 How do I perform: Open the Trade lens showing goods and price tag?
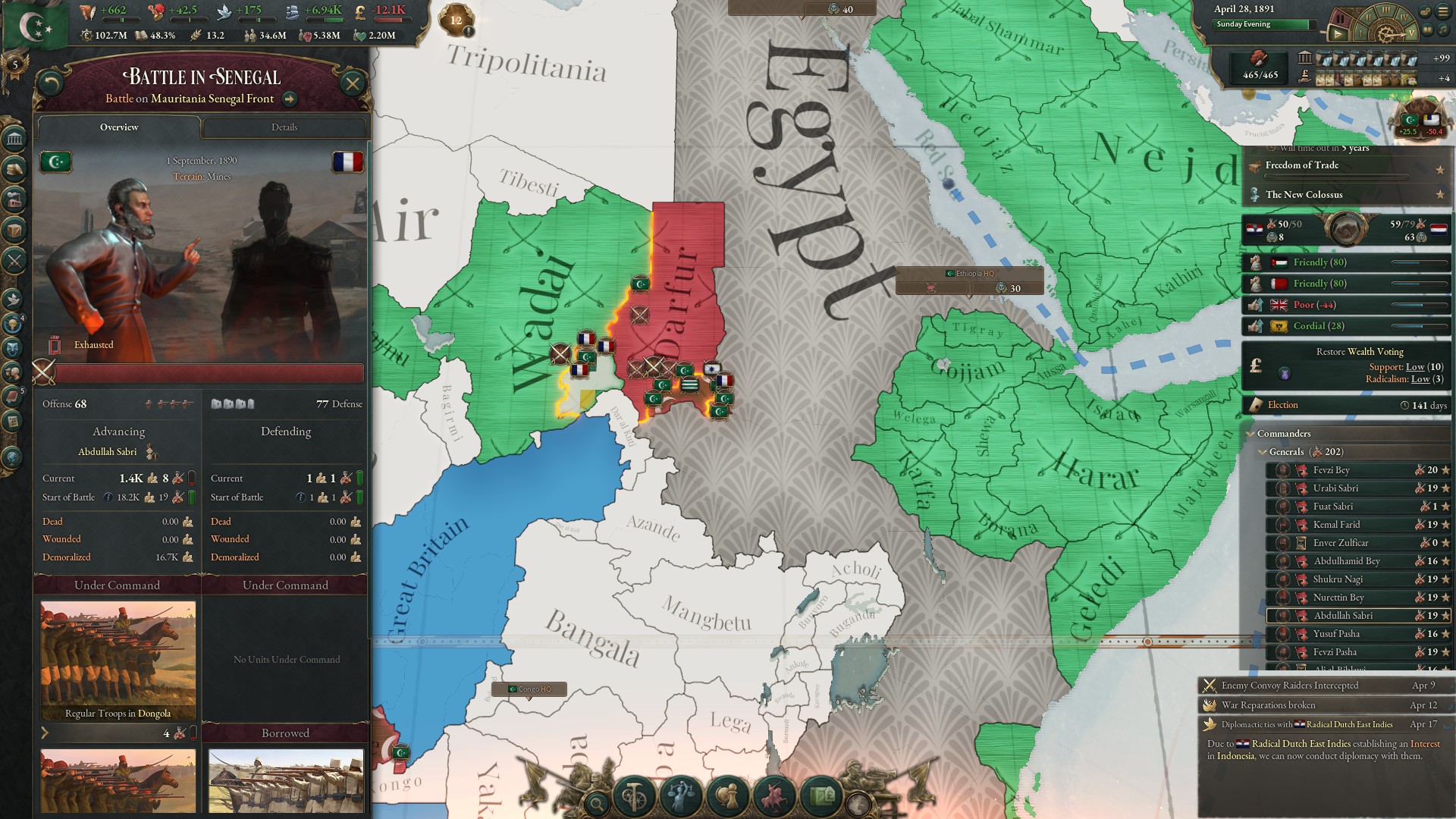[x=822, y=796]
